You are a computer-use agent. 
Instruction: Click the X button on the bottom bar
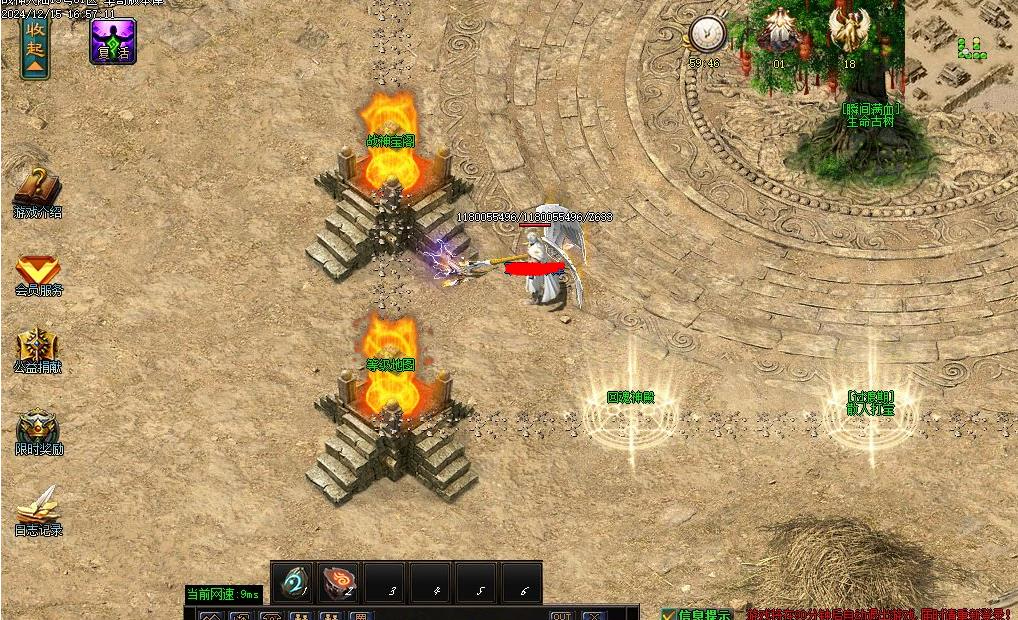[x=593, y=615]
